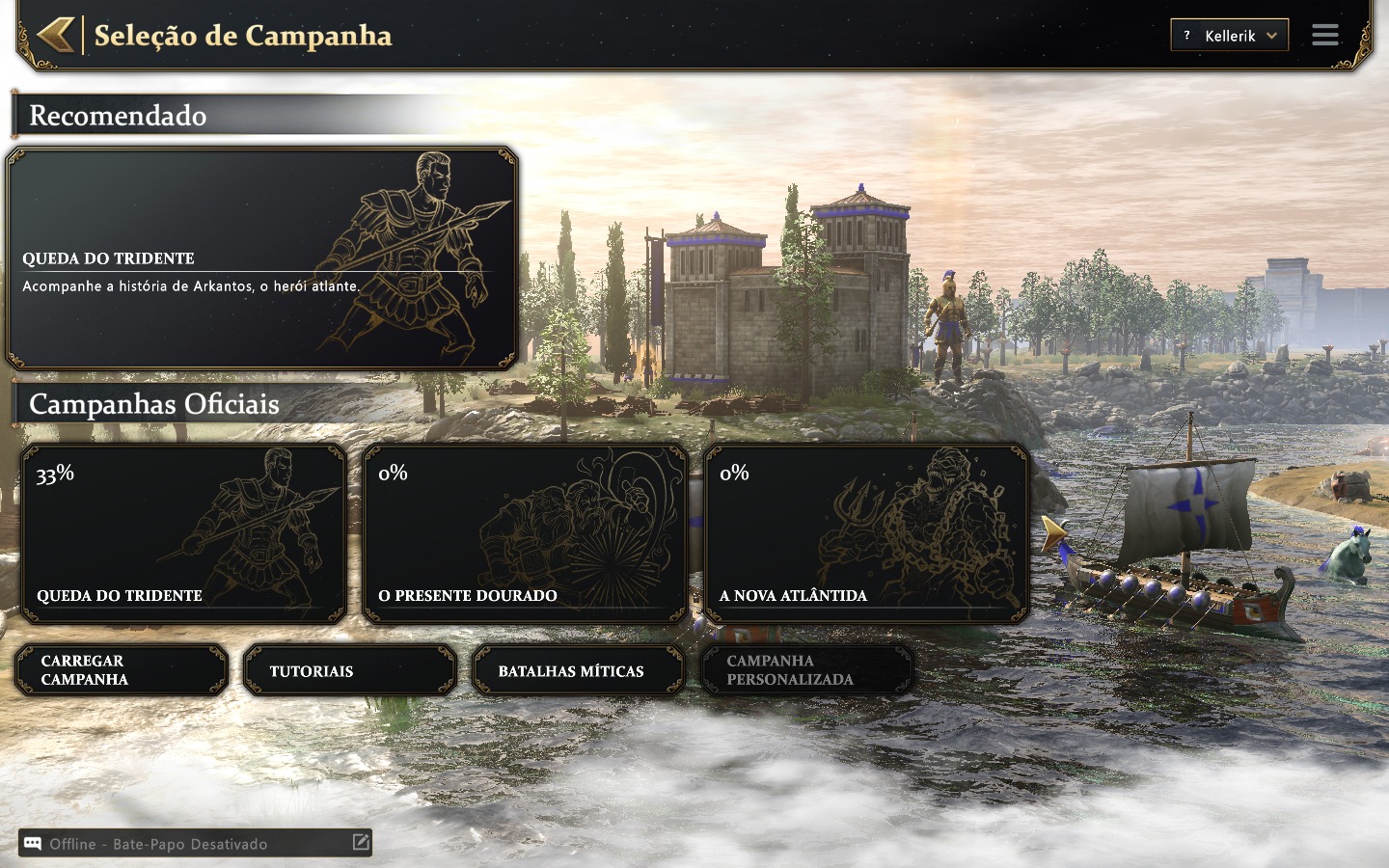Open the Kellerik profile dropdown
The image size is (1389, 868).
tap(1230, 36)
